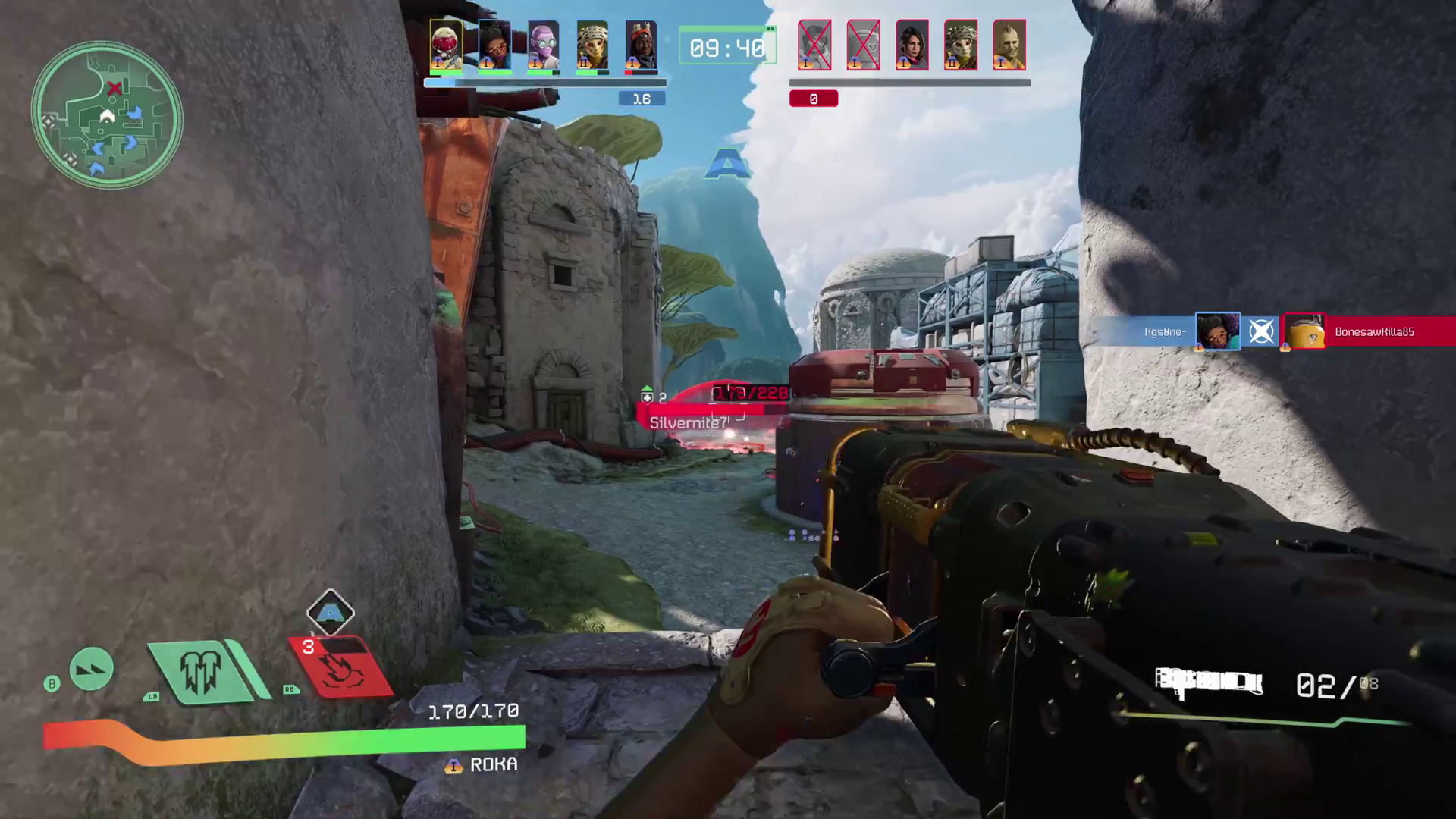This screenshot has width=1456, height=819.
Task: Pick the dark-haired woman portrait on red team
Action: (912, 45)
